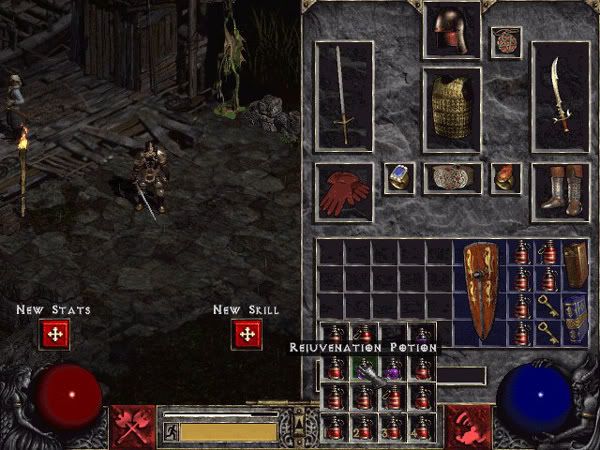Pick up the long sword in weapon slot
The width and height of the screenshot is (600, 450).
click(344, 95)
